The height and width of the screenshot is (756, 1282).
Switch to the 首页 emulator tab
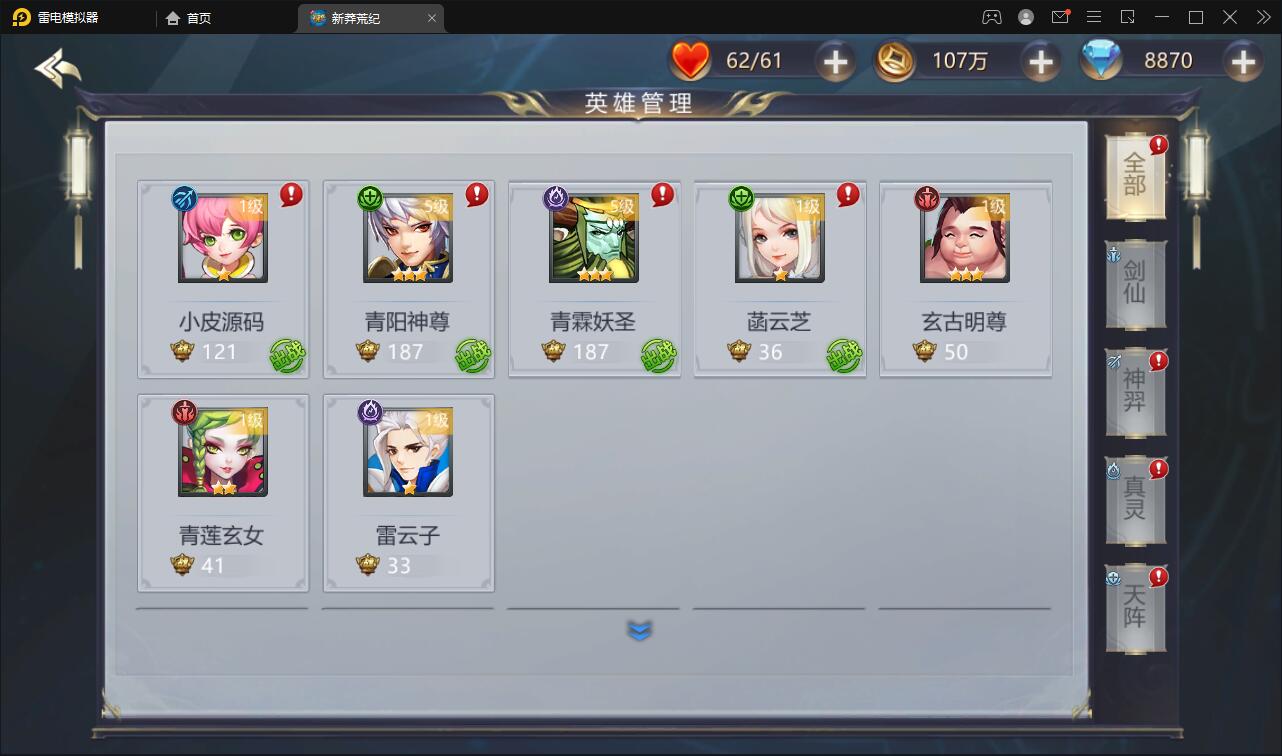click(x=187, y=17)
